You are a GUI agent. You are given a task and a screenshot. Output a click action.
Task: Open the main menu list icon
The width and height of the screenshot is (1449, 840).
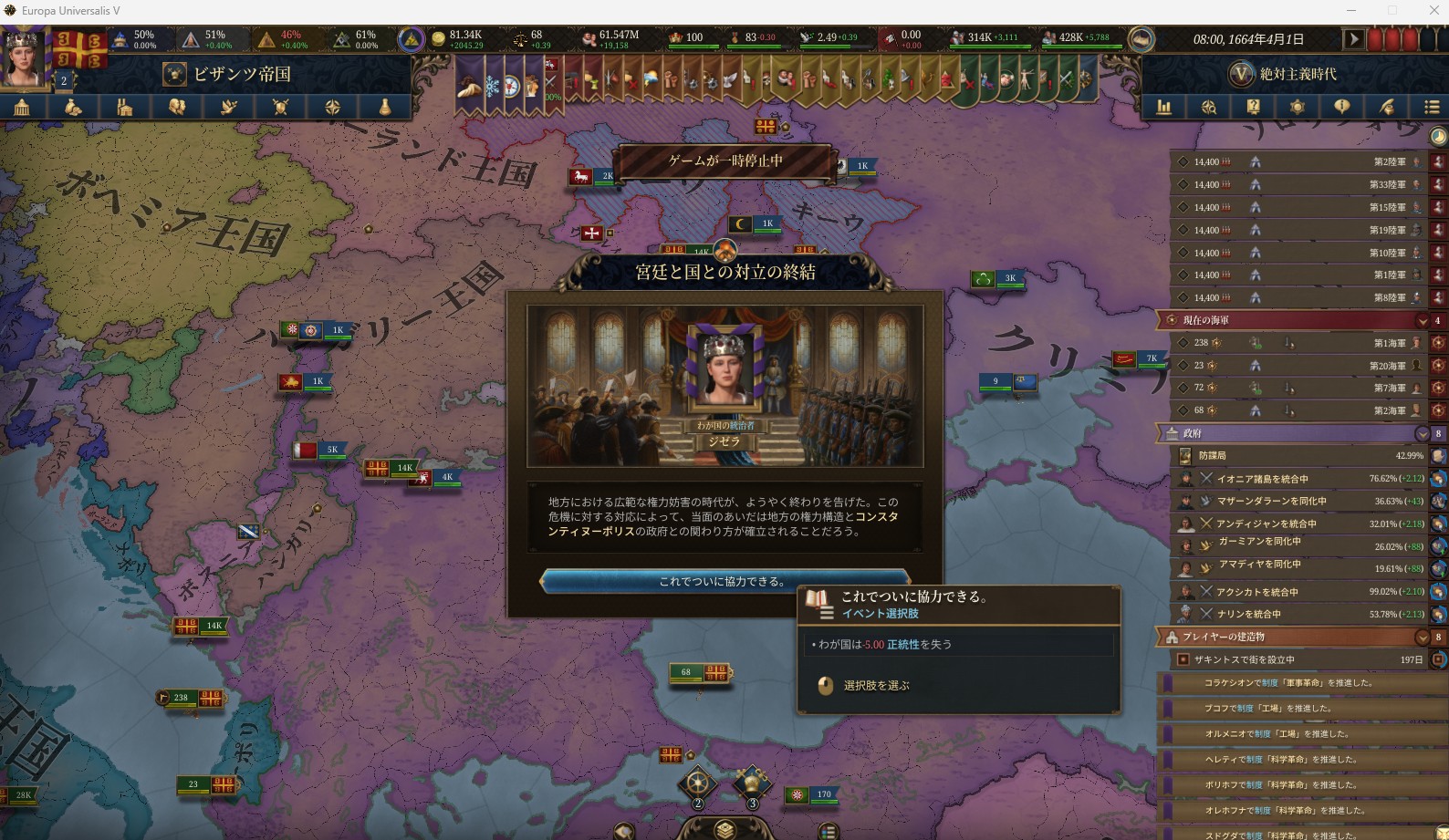[x=1431, y=107]
